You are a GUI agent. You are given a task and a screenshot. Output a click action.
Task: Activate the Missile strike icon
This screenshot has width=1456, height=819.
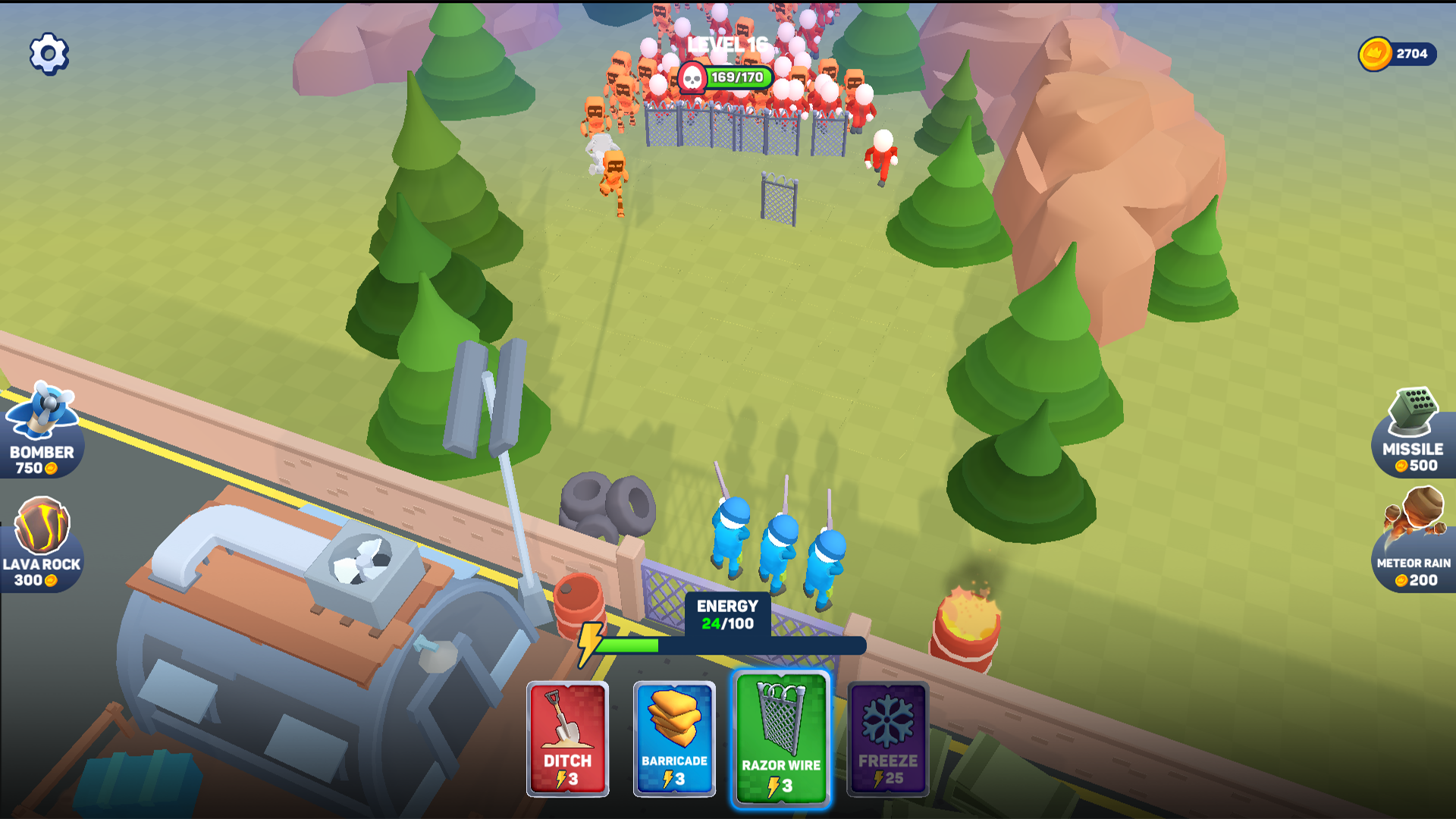click(1414, 425)
